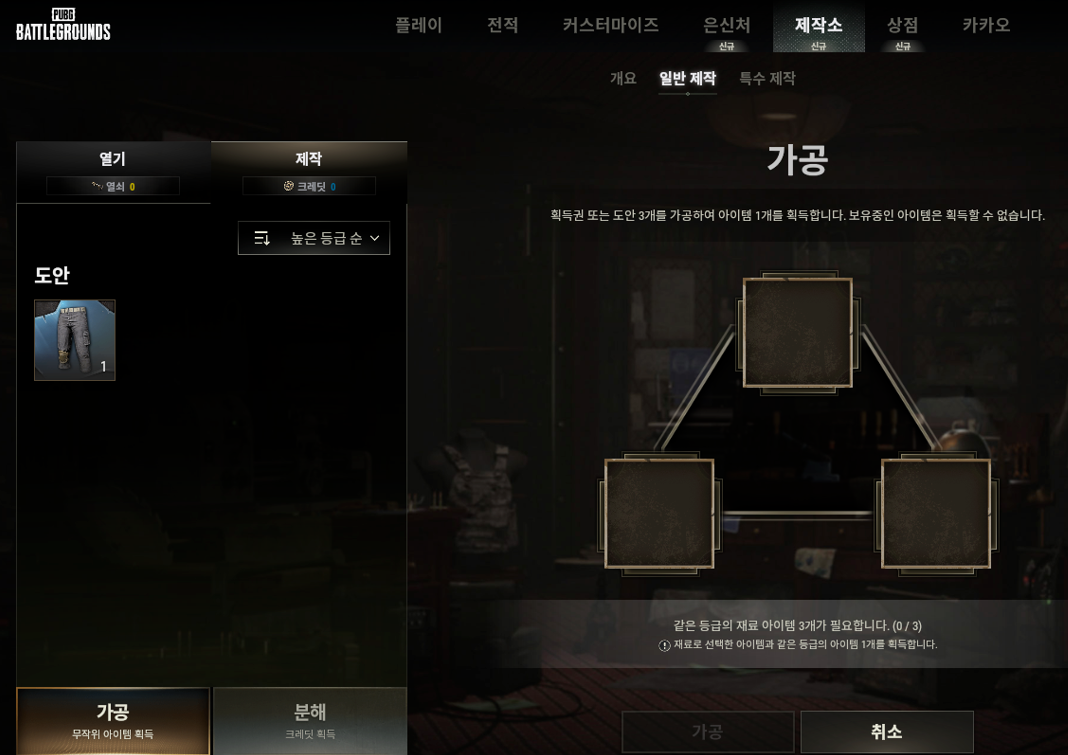Open the 플레이 menu
This screenshot has width=1068, height=755.
[x=418, y=25]
